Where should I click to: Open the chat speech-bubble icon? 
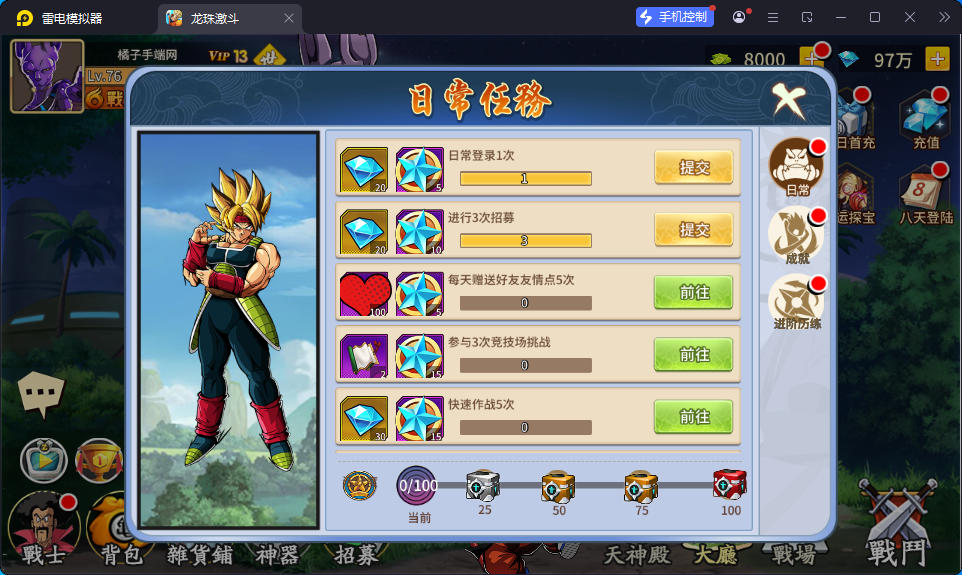click(41, 395)
